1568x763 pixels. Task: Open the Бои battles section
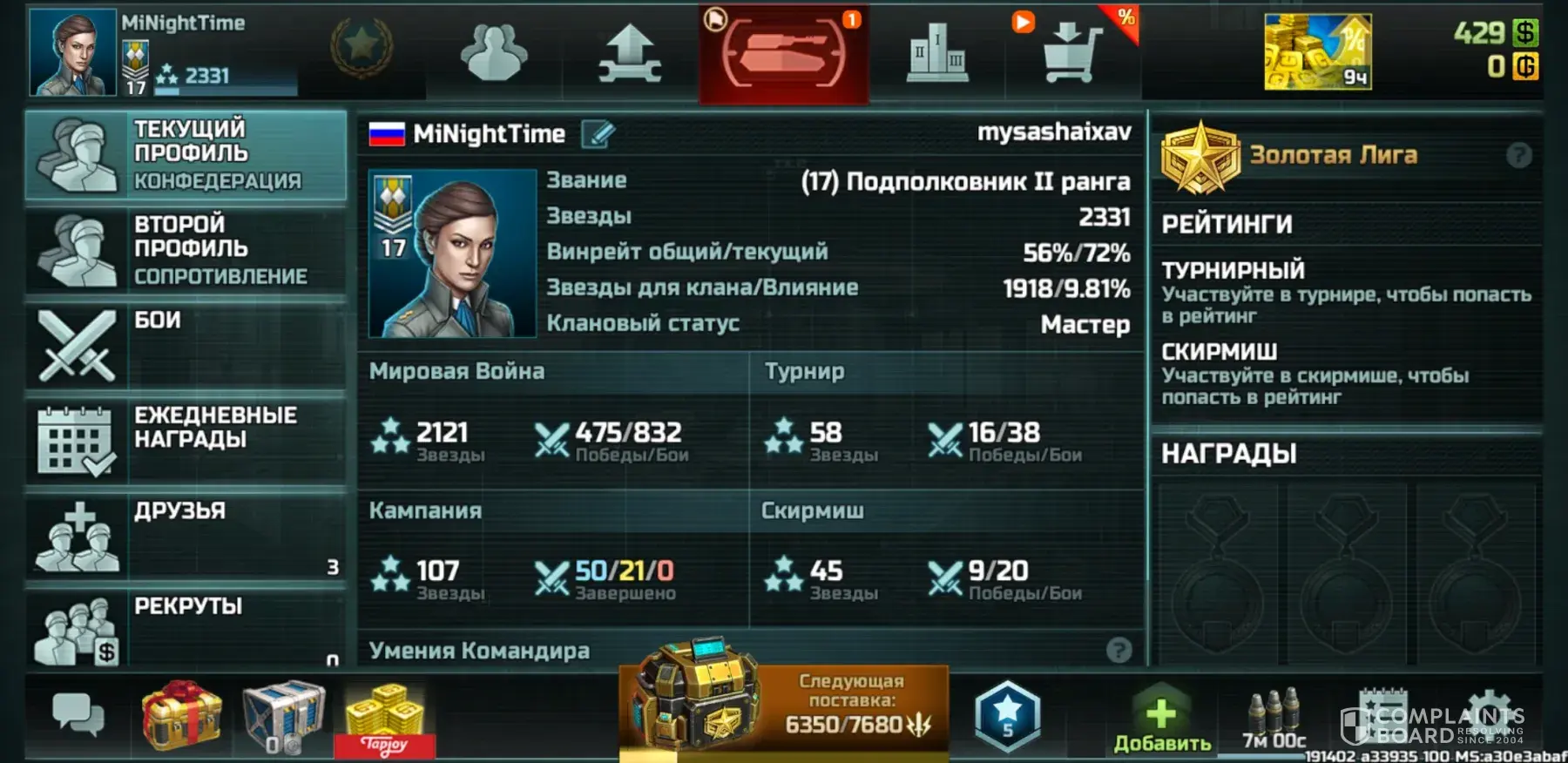[186, 345]
